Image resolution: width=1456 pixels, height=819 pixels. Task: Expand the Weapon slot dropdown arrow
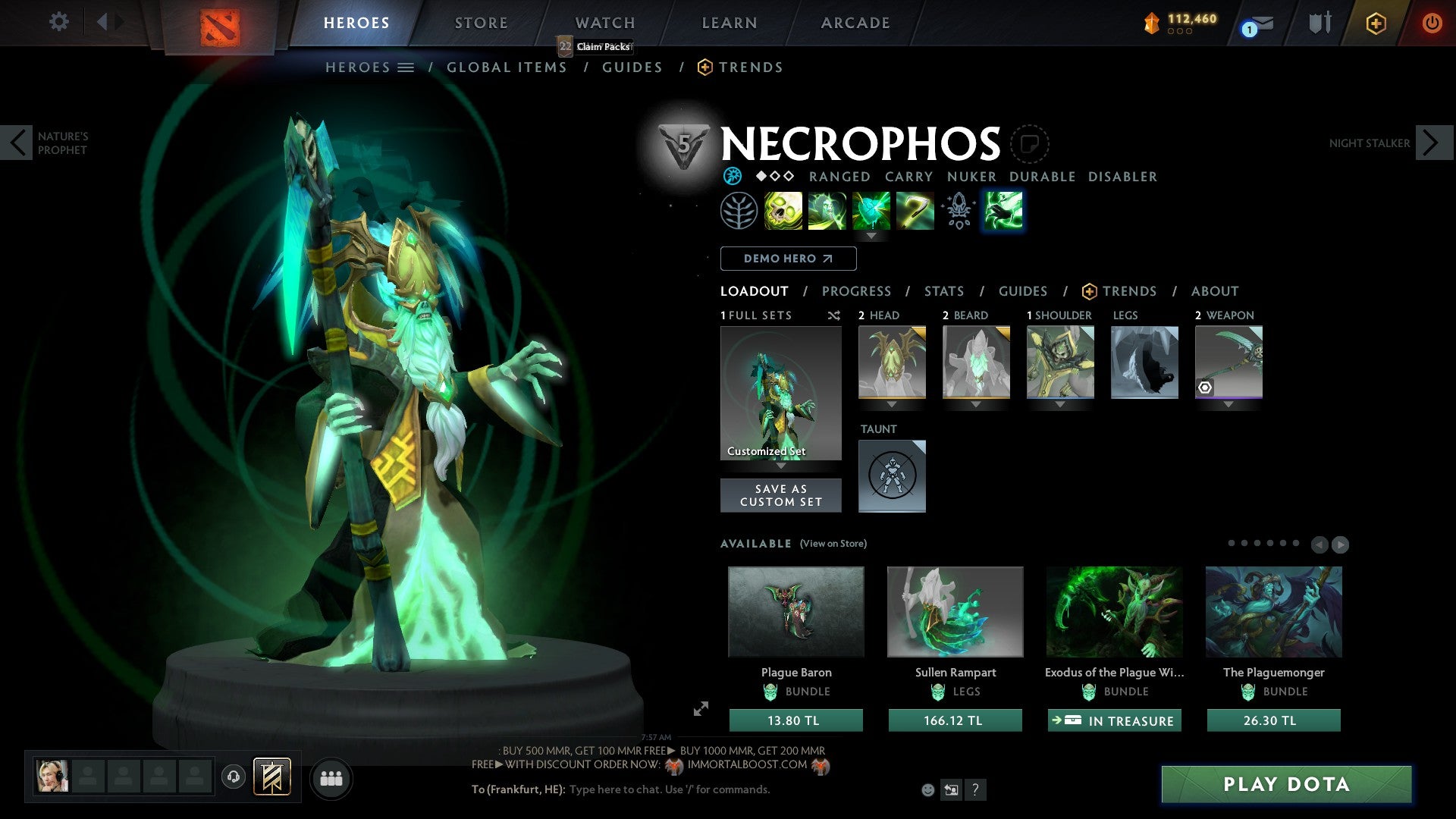point(1228,404)
